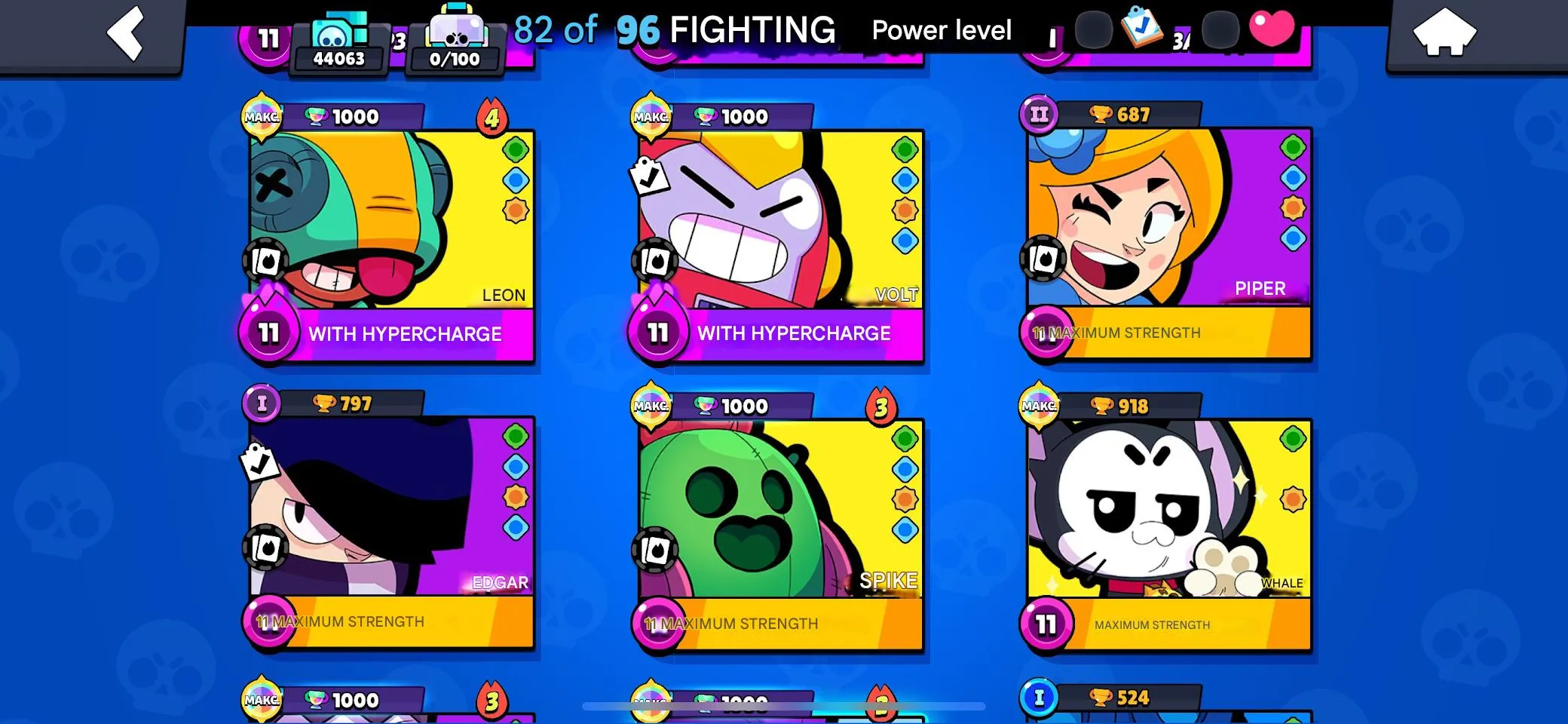Open the home screen with the house icon
Screen dimensions: 1568x724
(x=1446, y=32)
